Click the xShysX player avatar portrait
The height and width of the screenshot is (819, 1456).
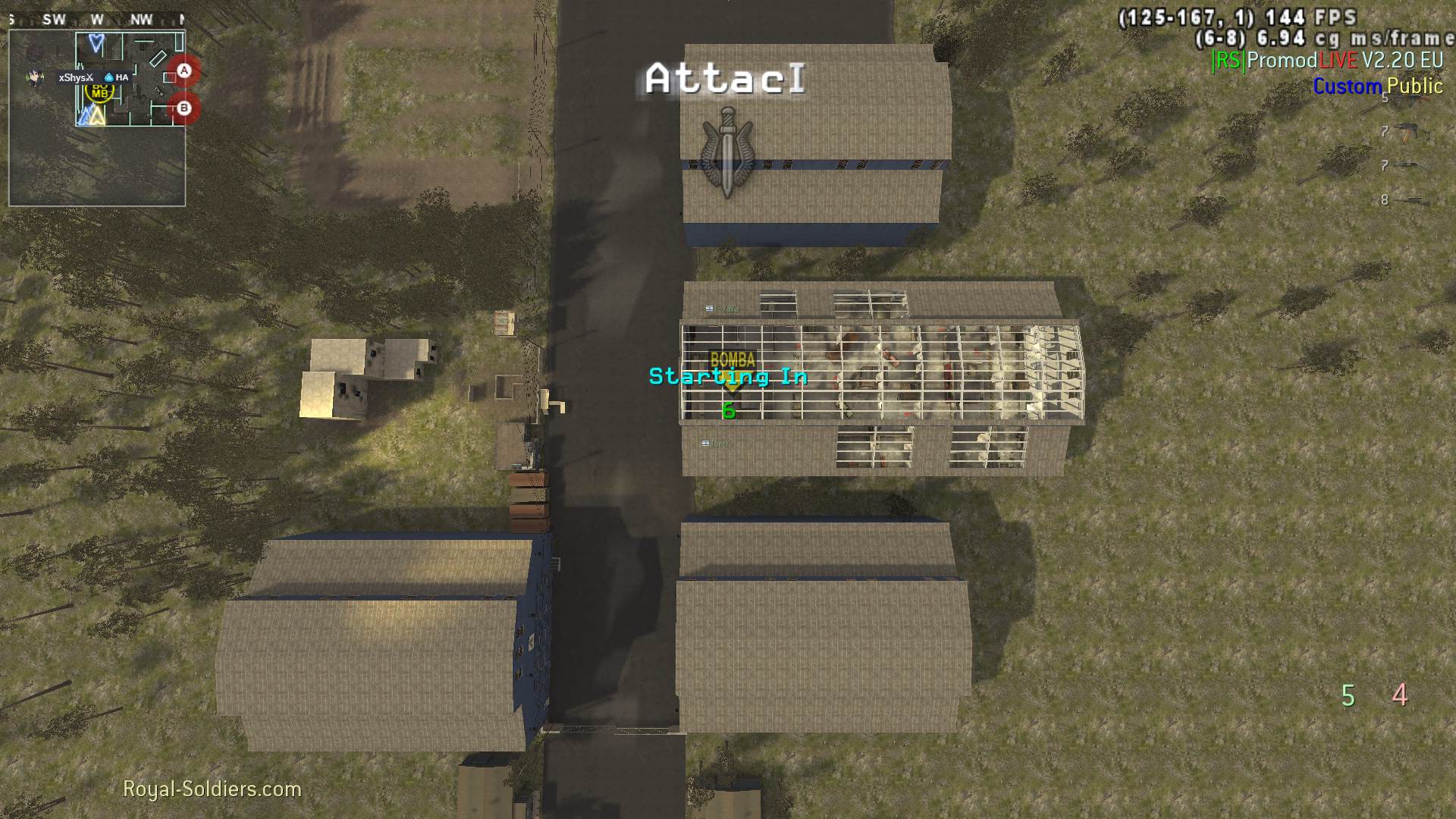pyautogui.click(x=32, y=76)
